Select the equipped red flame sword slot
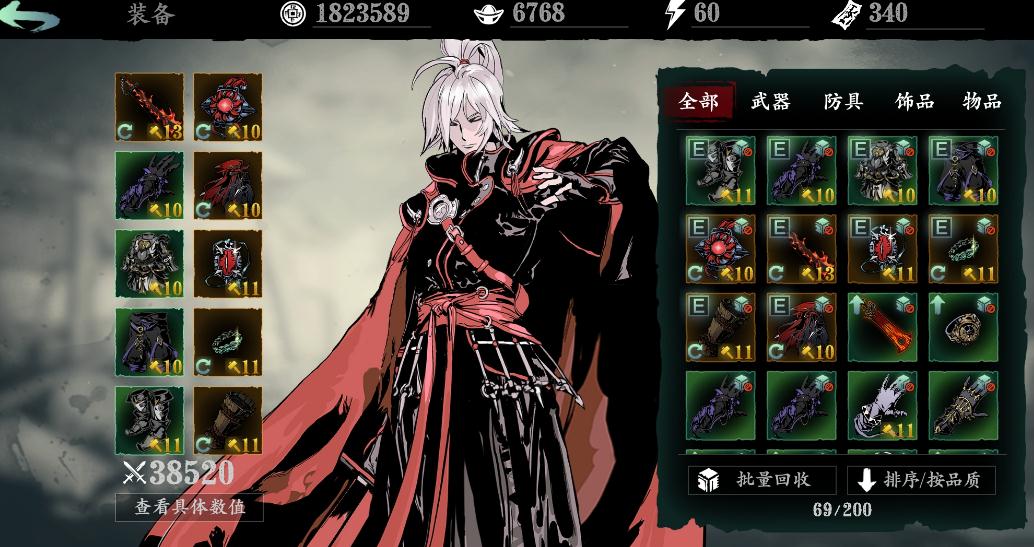1034x547 pixels. (150, 107)
